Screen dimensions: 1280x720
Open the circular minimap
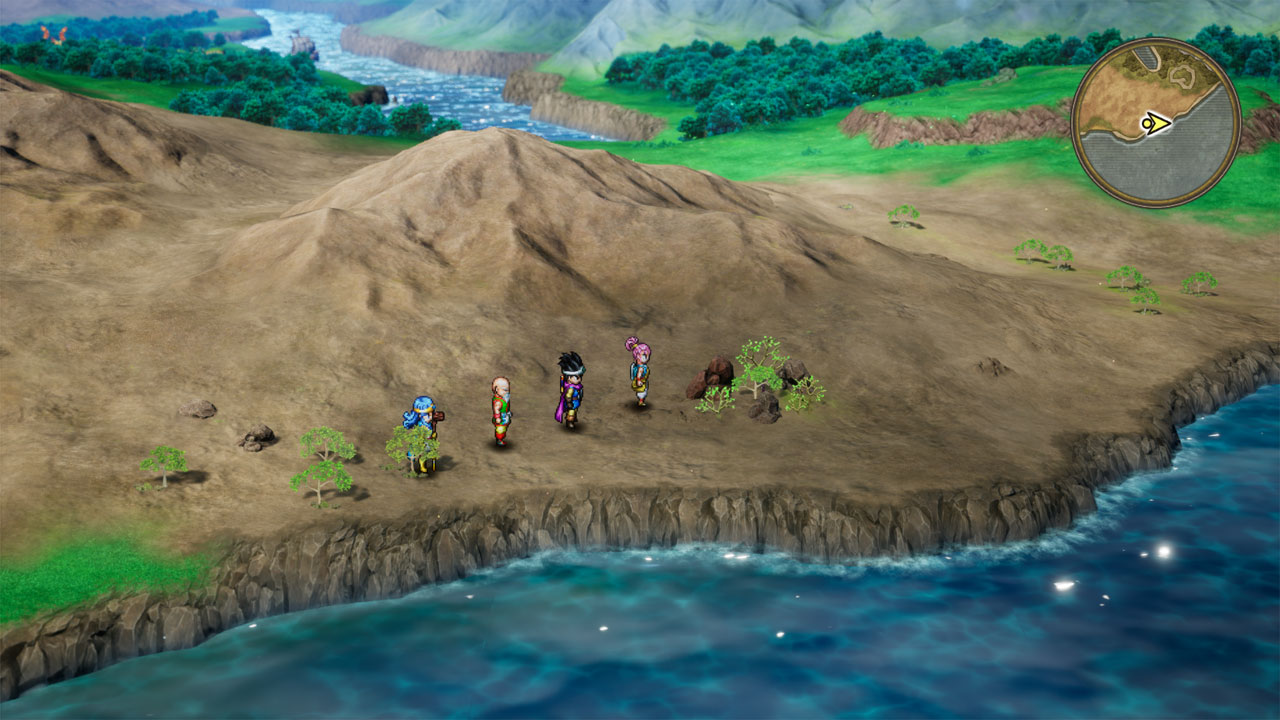click(x=1155, y=122)
